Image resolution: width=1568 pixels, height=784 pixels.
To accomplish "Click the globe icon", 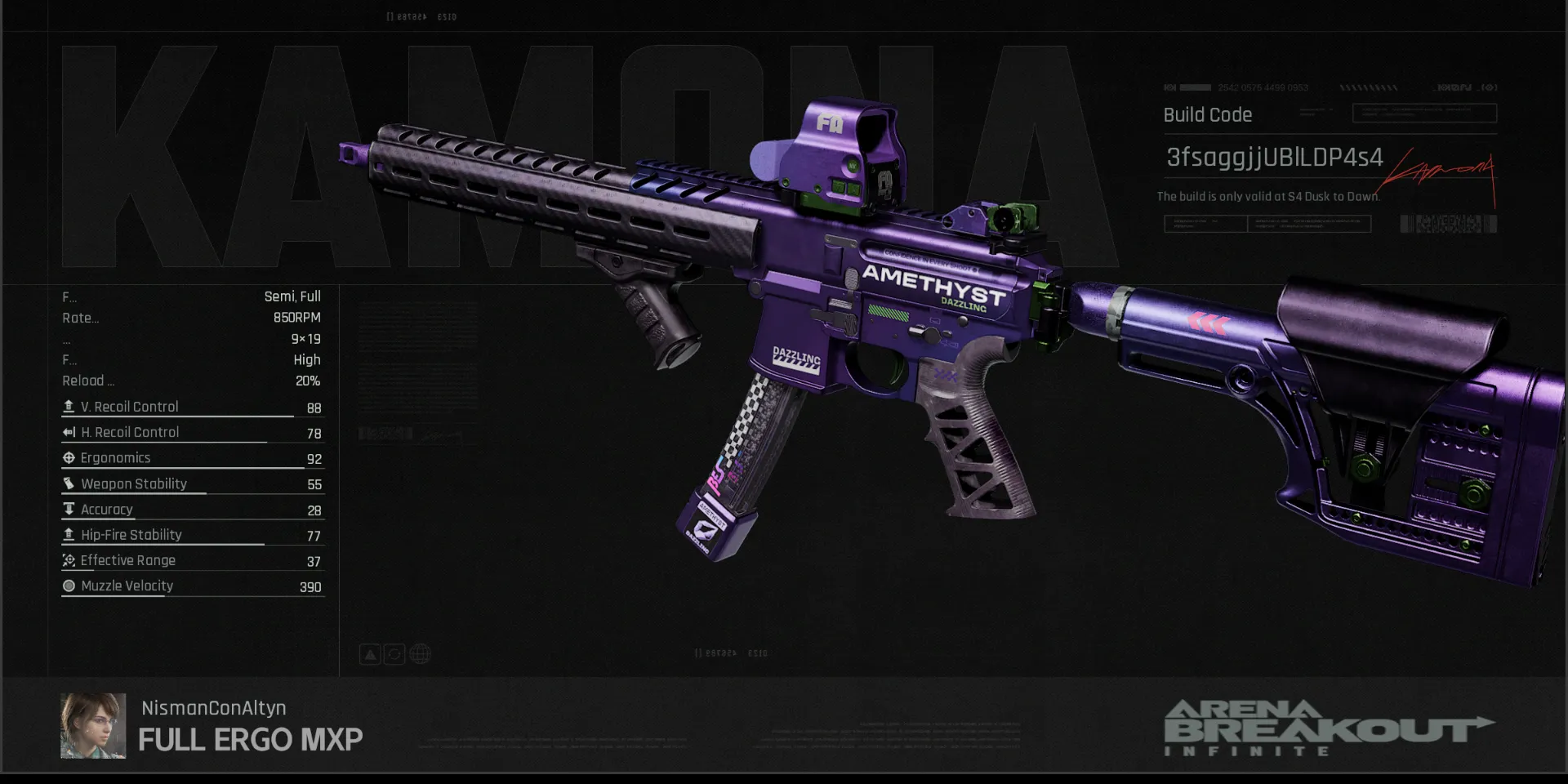I will (x=420, y=654).
